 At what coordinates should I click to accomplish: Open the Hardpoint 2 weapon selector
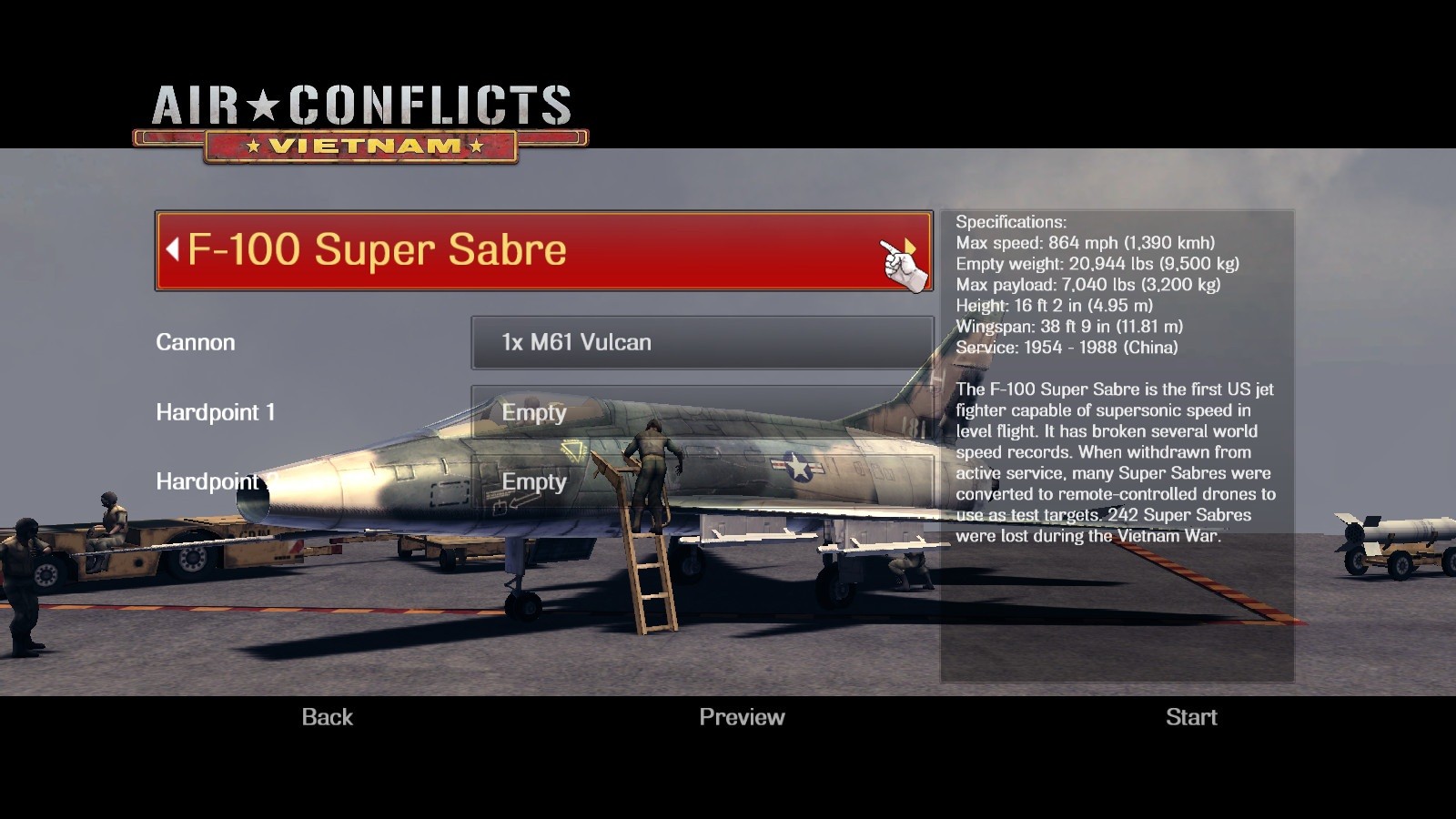tap(701, 482)
